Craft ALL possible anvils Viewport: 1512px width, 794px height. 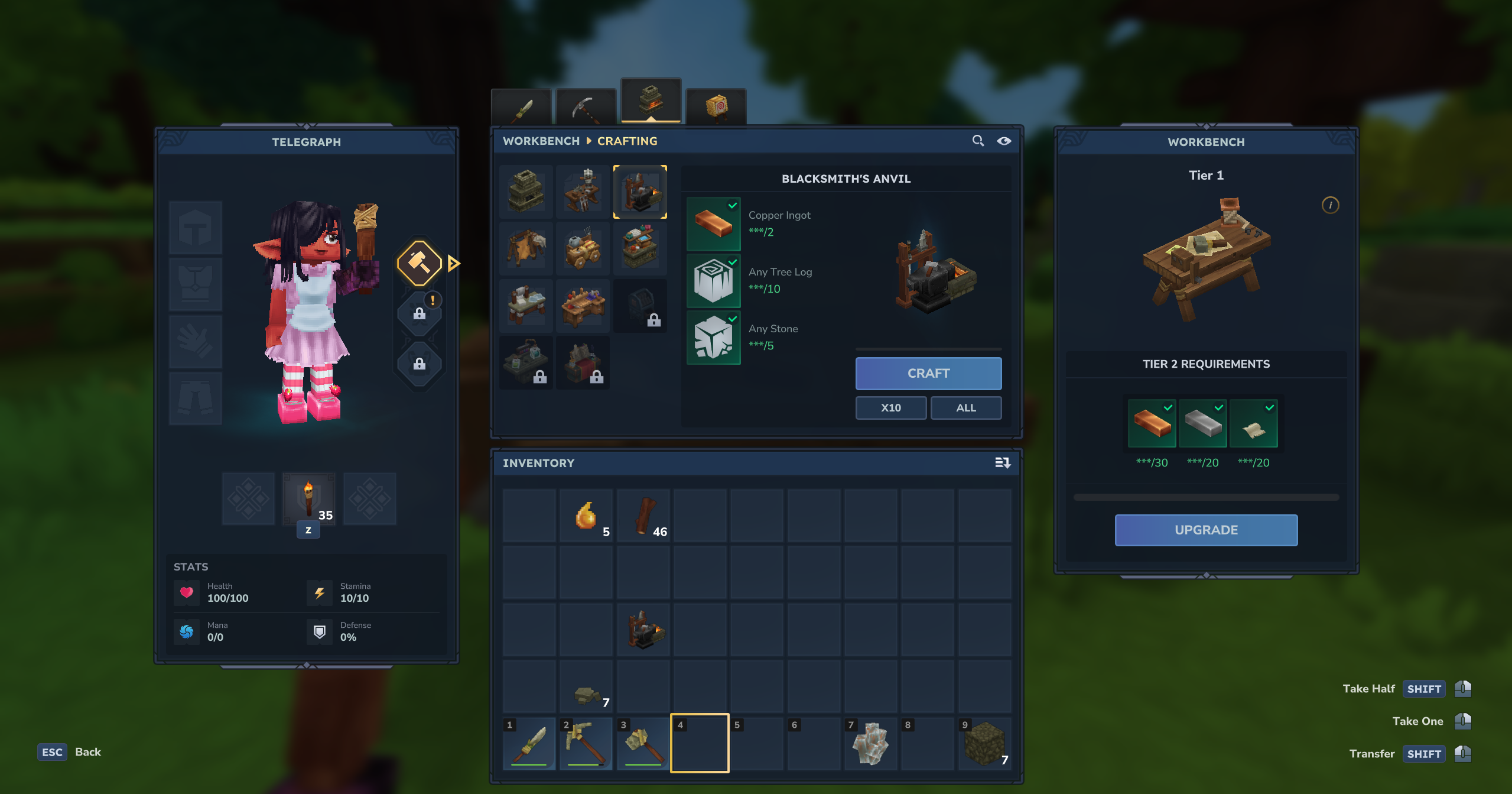tap(965, 407)
